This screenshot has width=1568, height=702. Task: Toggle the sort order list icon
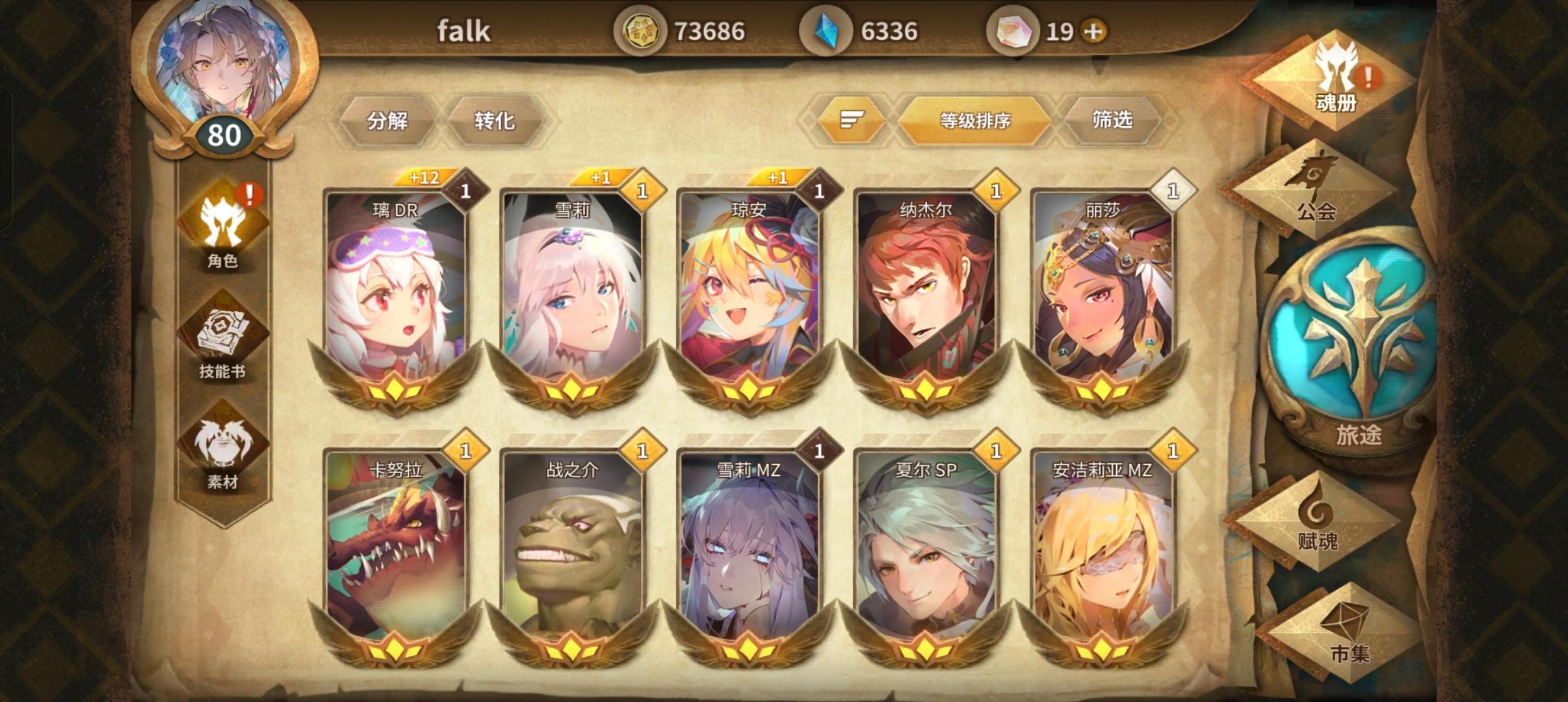point(850,121)
